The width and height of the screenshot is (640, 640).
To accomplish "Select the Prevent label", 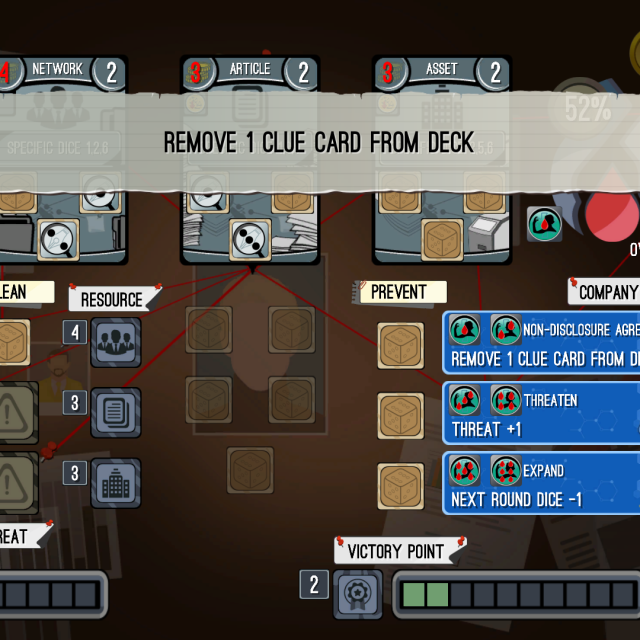I will click(400, 292).
